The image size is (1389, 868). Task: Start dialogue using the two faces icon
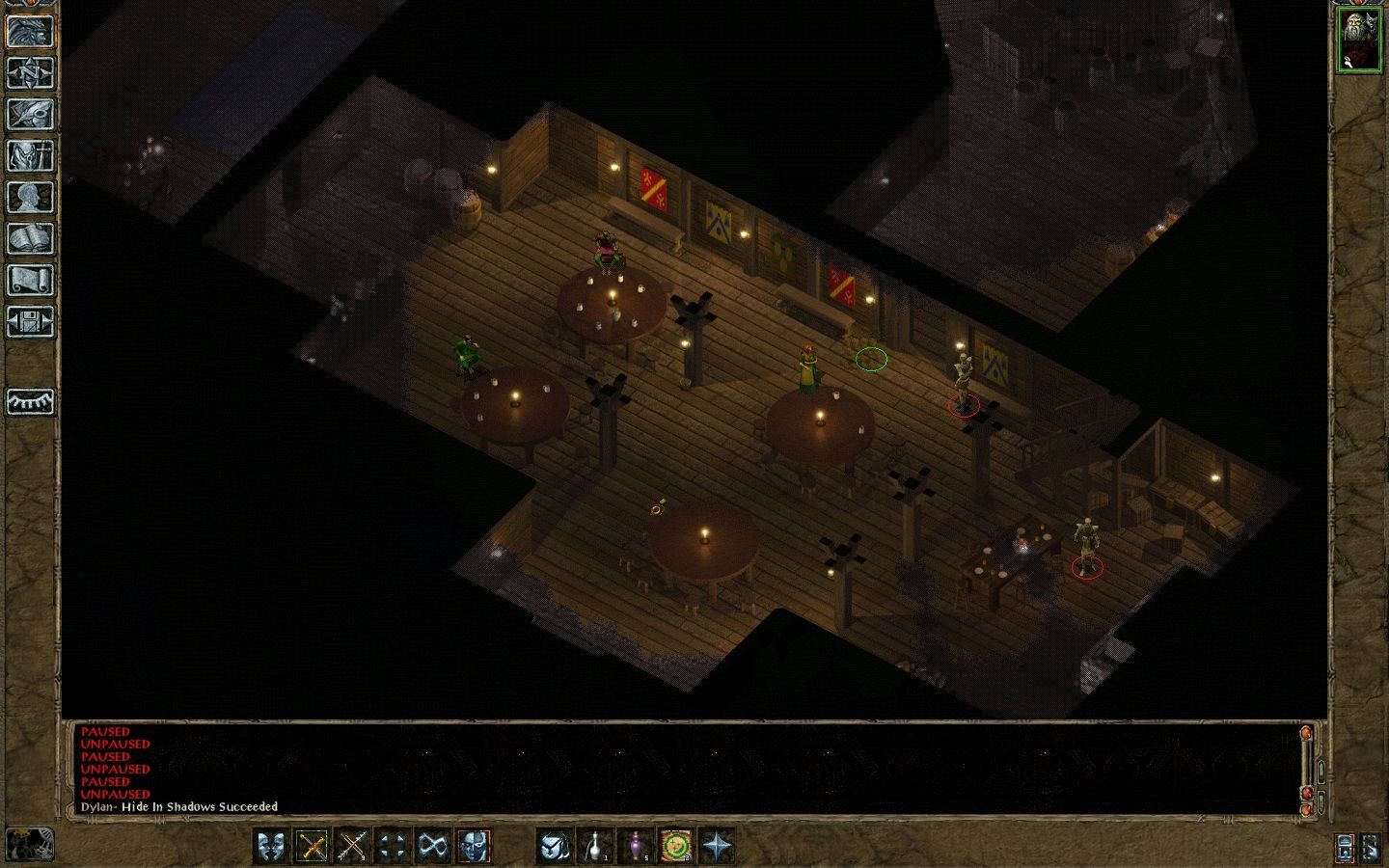[x=272, y=847]
